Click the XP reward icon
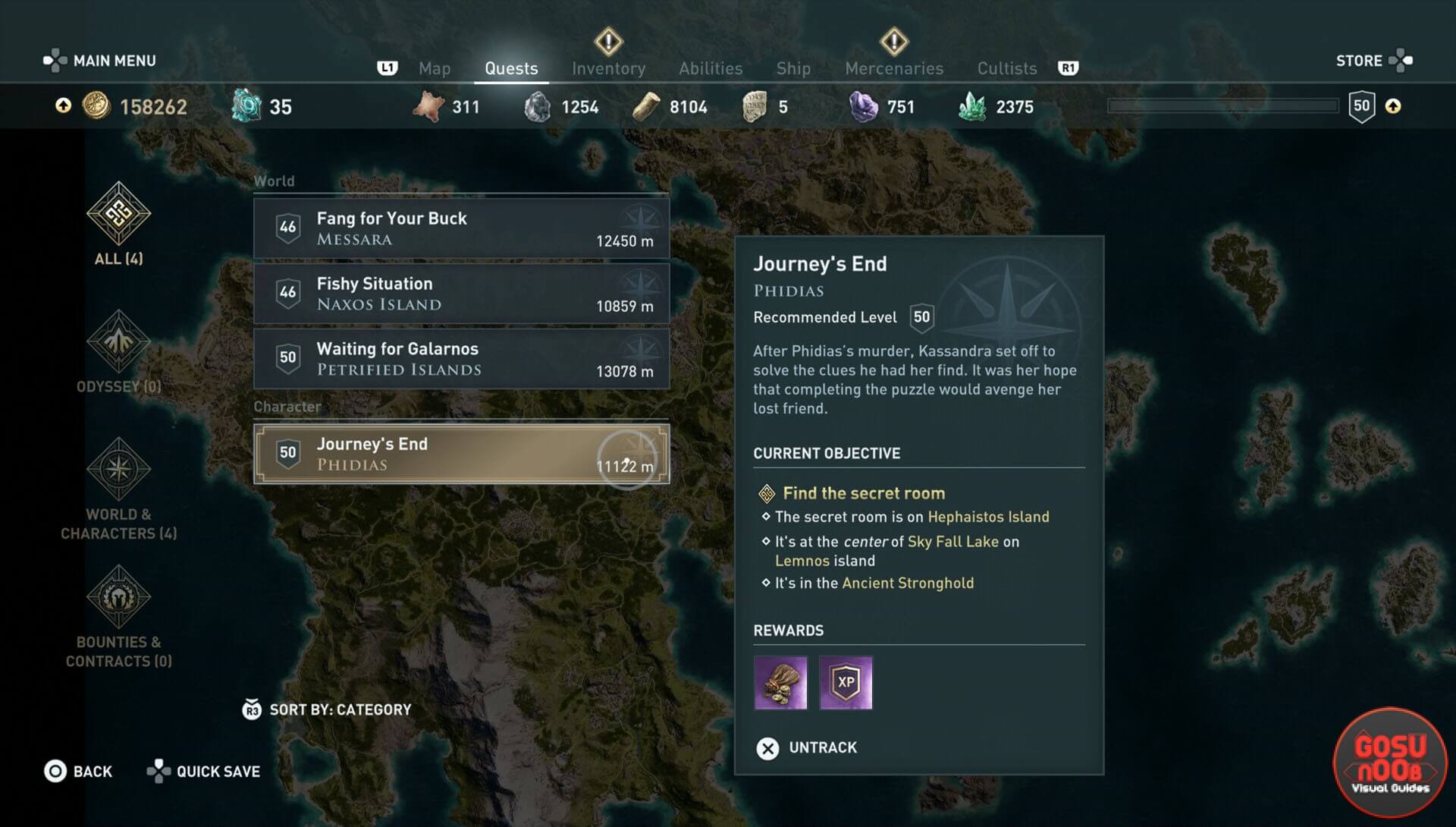Screen dimensions: 1456x827 click(x=846, y=683)
